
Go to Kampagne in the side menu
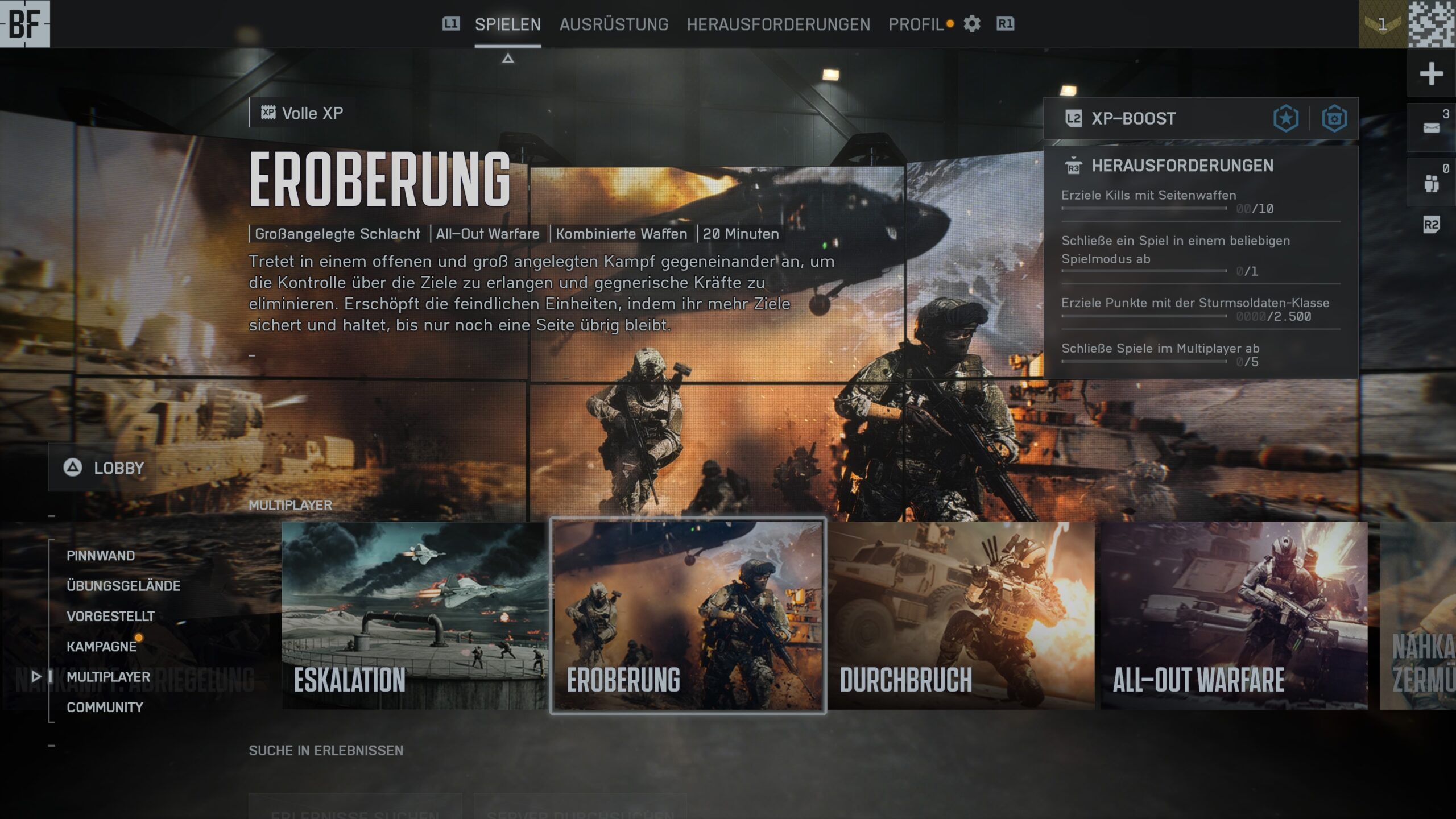tap(101, 647)
